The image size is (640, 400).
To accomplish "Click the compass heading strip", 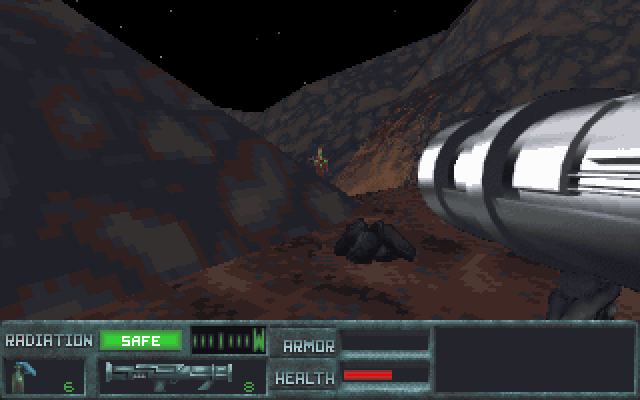I will pyautogui.click(x=229, y=340).
